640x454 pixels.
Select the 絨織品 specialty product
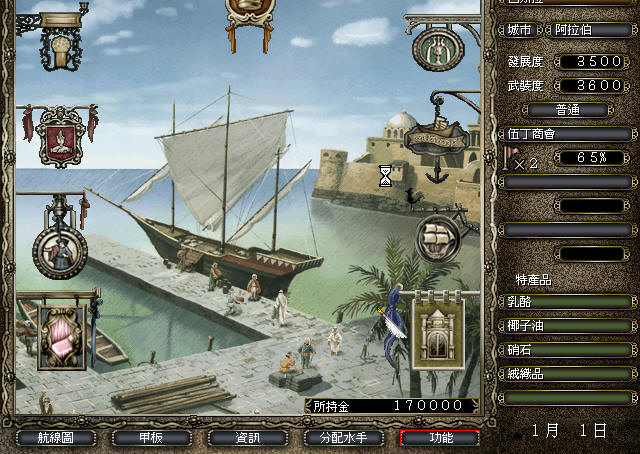click(x=566, y=373)
